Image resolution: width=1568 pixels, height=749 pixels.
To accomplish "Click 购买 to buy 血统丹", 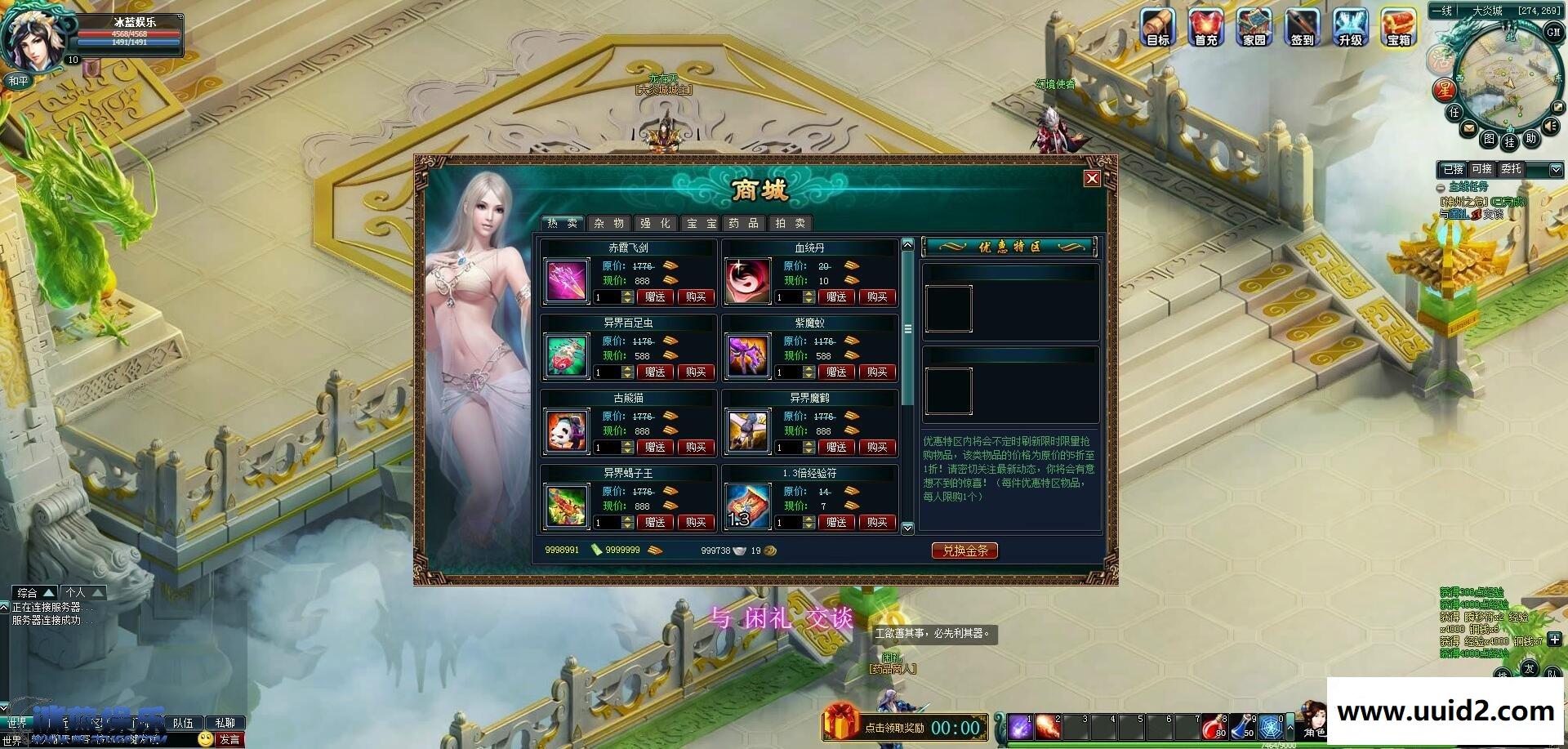I will click(x=877, y=296).
